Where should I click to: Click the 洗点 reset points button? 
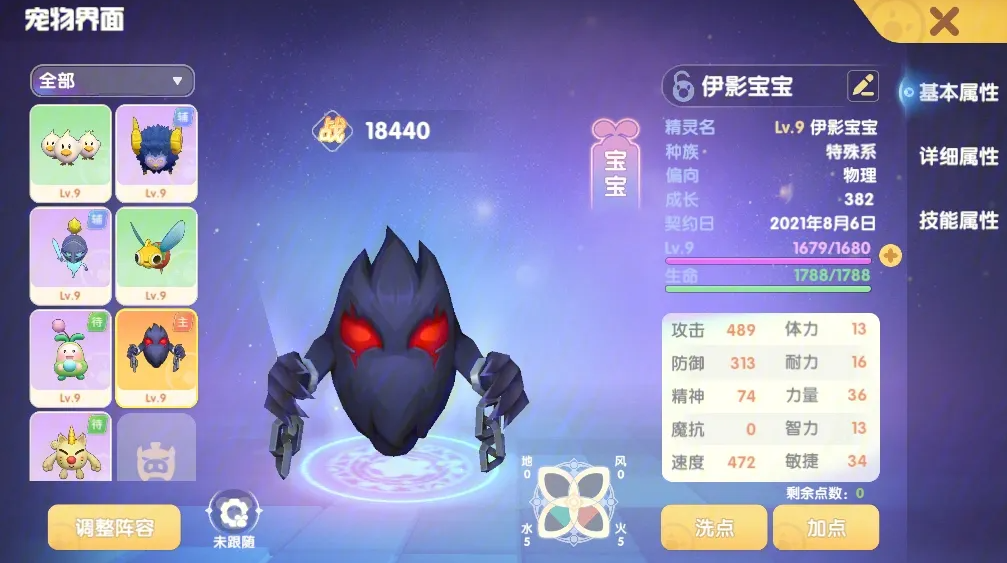pos(713,527)
